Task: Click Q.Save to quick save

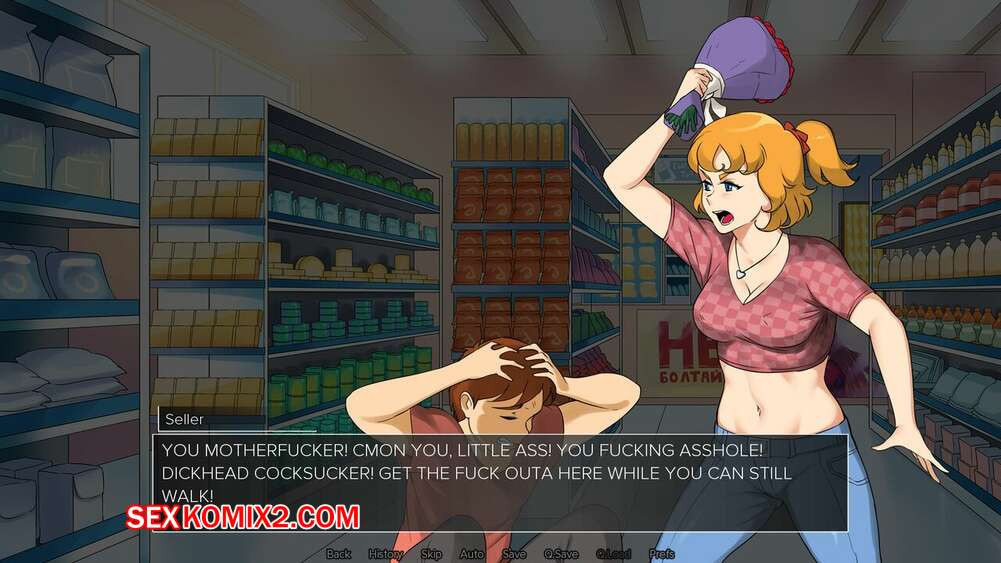Action: [561, 554]
